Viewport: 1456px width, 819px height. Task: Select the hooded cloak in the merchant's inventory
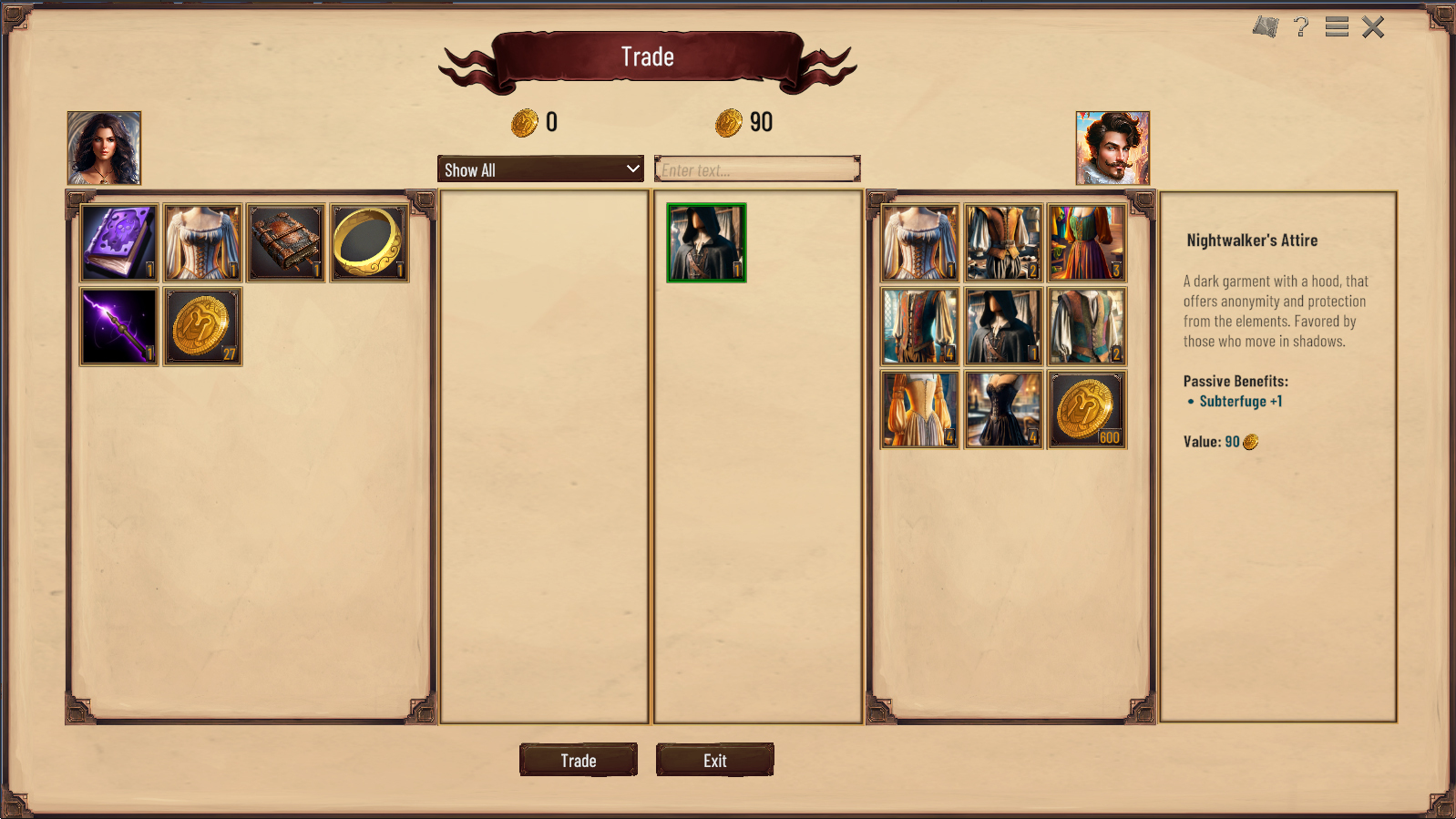point(1003,325)
